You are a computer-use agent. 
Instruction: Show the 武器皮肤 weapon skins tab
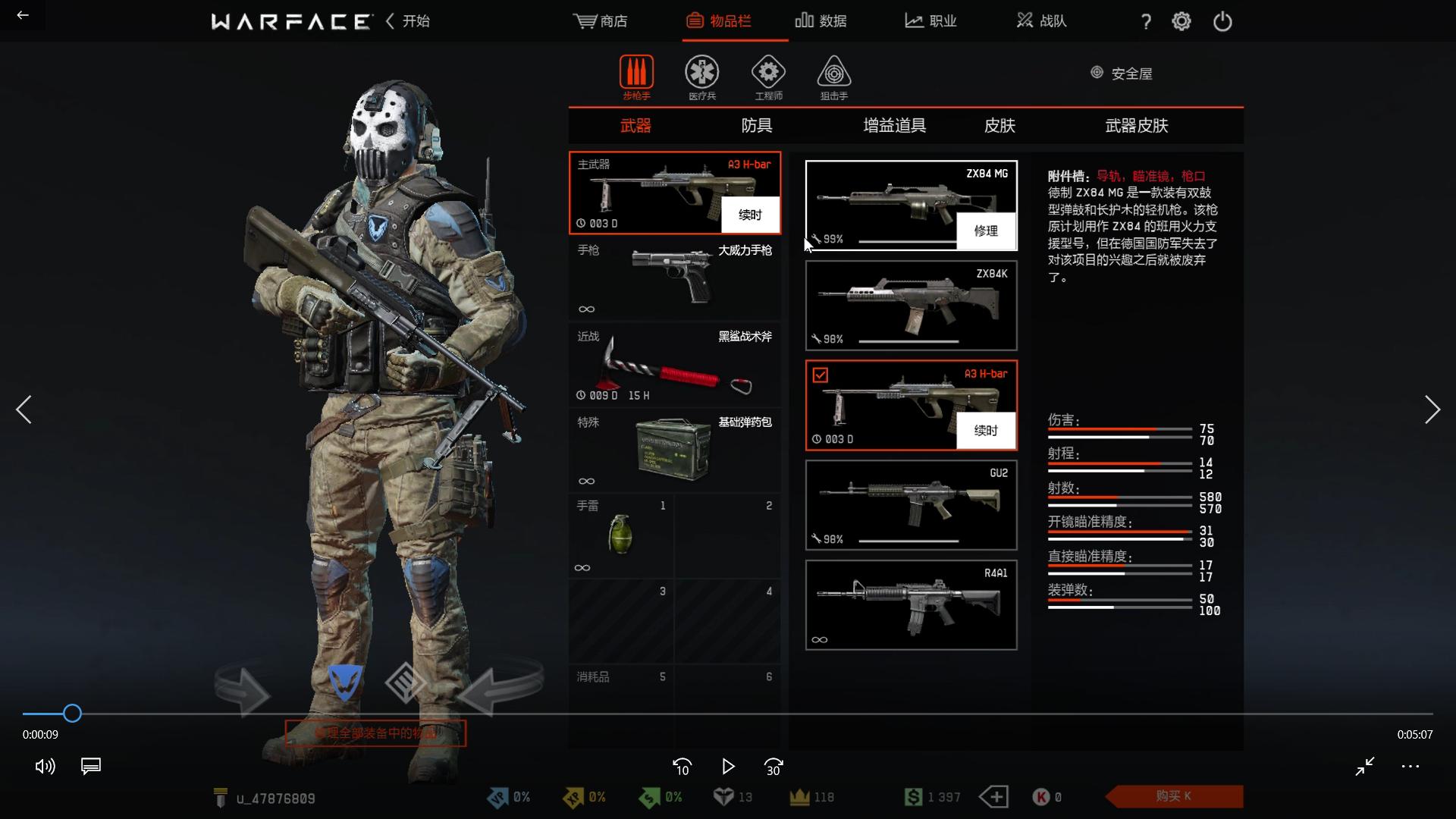[1136, 126]
